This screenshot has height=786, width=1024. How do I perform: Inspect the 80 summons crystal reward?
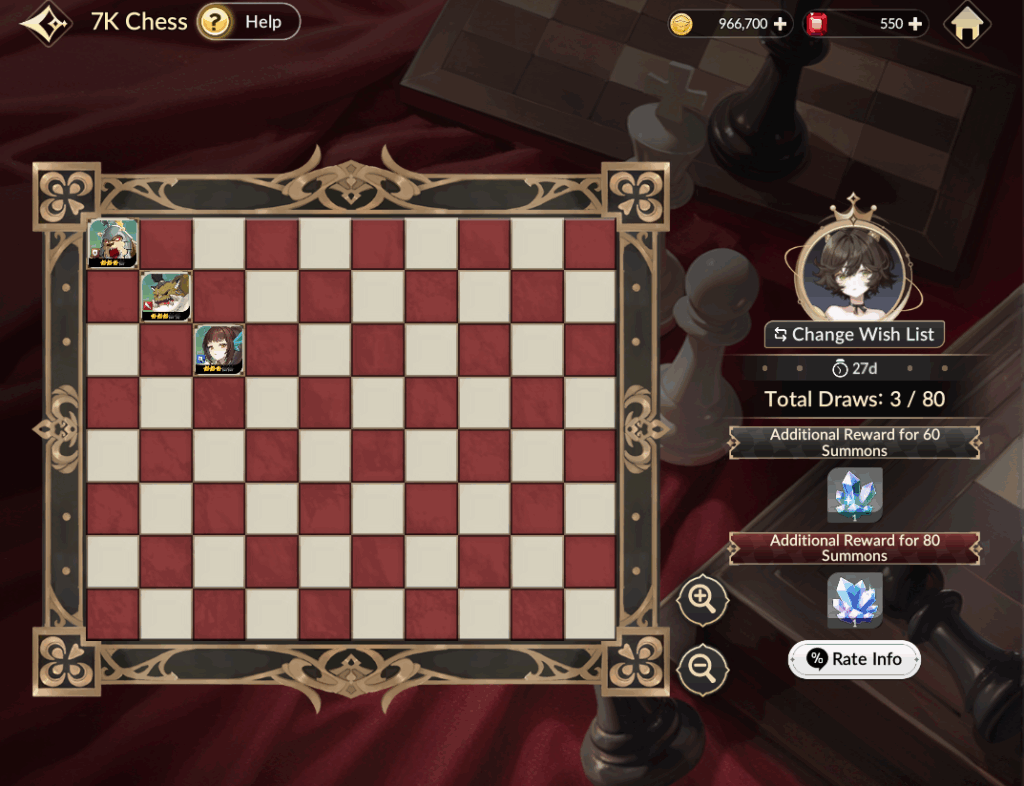(854, 599)
